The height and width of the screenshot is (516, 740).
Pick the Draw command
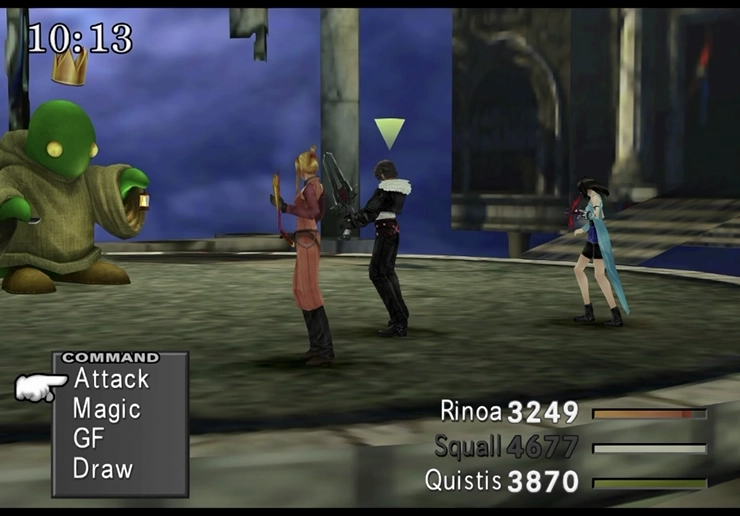click(x=102, y=468)
